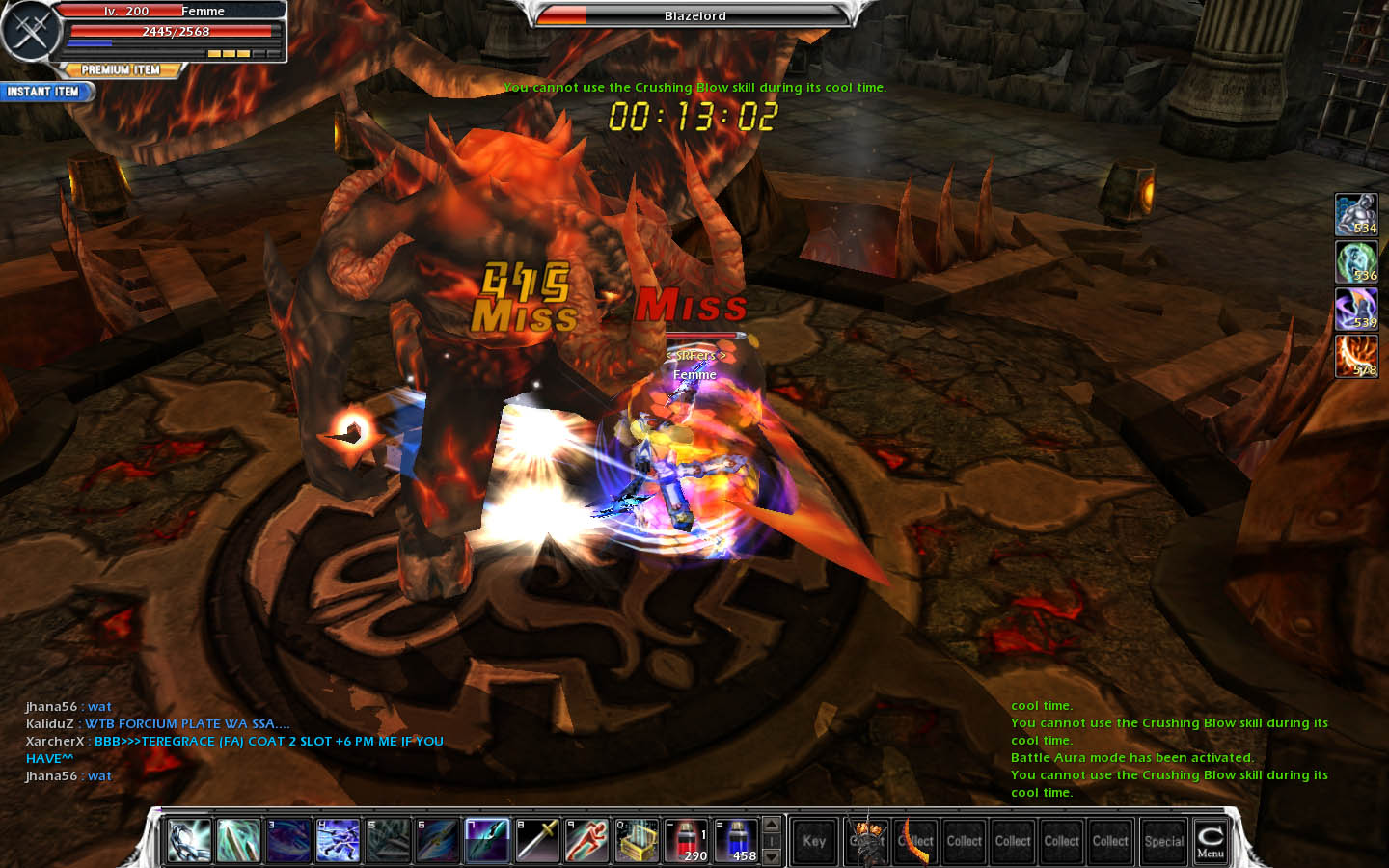Use the sword attack skill in slot 8

(x=537, y=840)
